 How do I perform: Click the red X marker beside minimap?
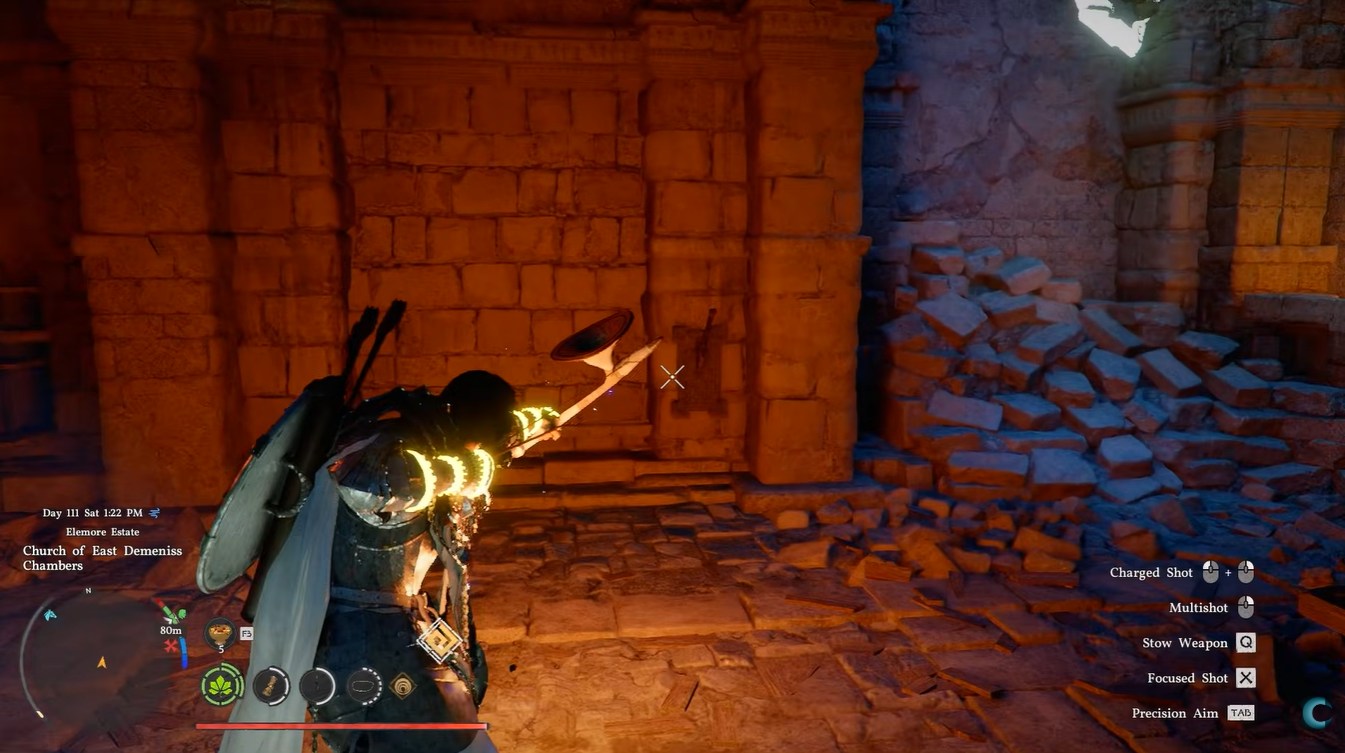pos(171,647)
